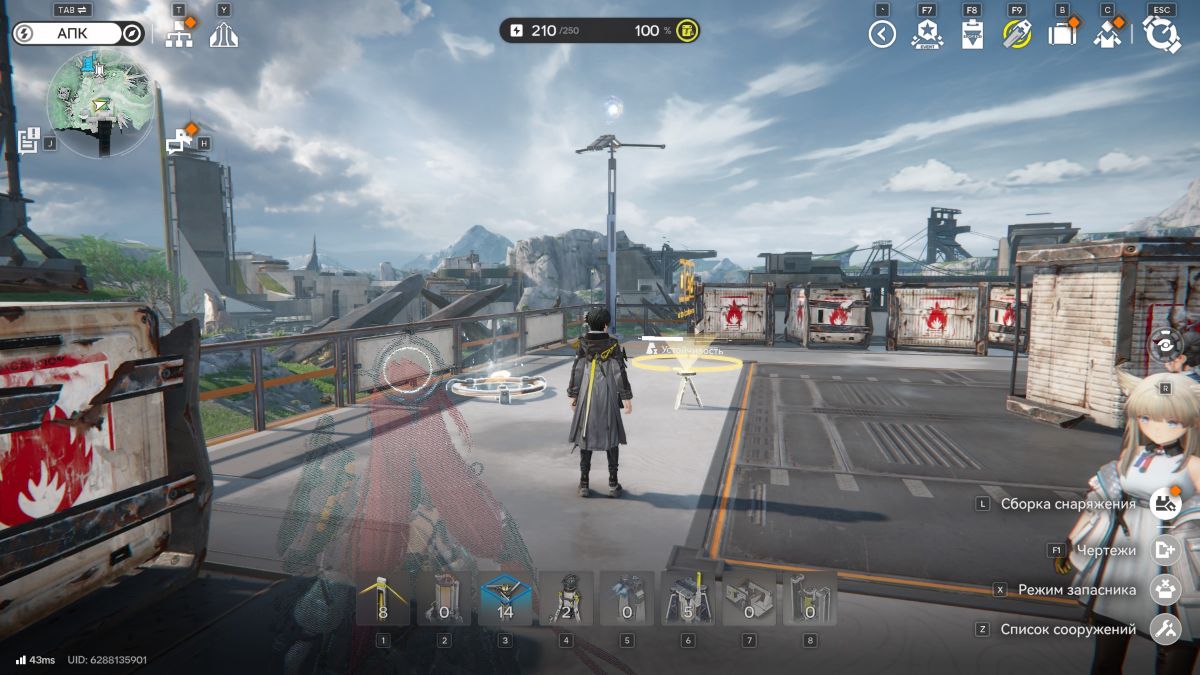This screenshot has height=675, width=1200.
Task: Select the hotbar slot showing count 5
Action: click(x=688, y=598)
